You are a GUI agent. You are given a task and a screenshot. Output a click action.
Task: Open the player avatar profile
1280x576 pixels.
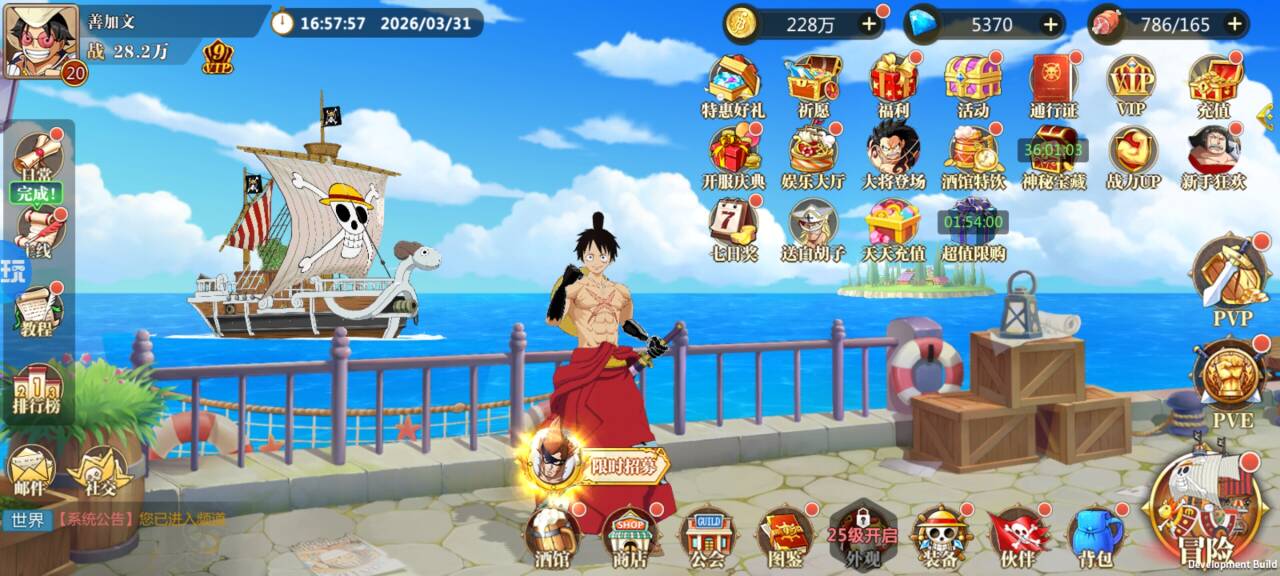point(41,40)
